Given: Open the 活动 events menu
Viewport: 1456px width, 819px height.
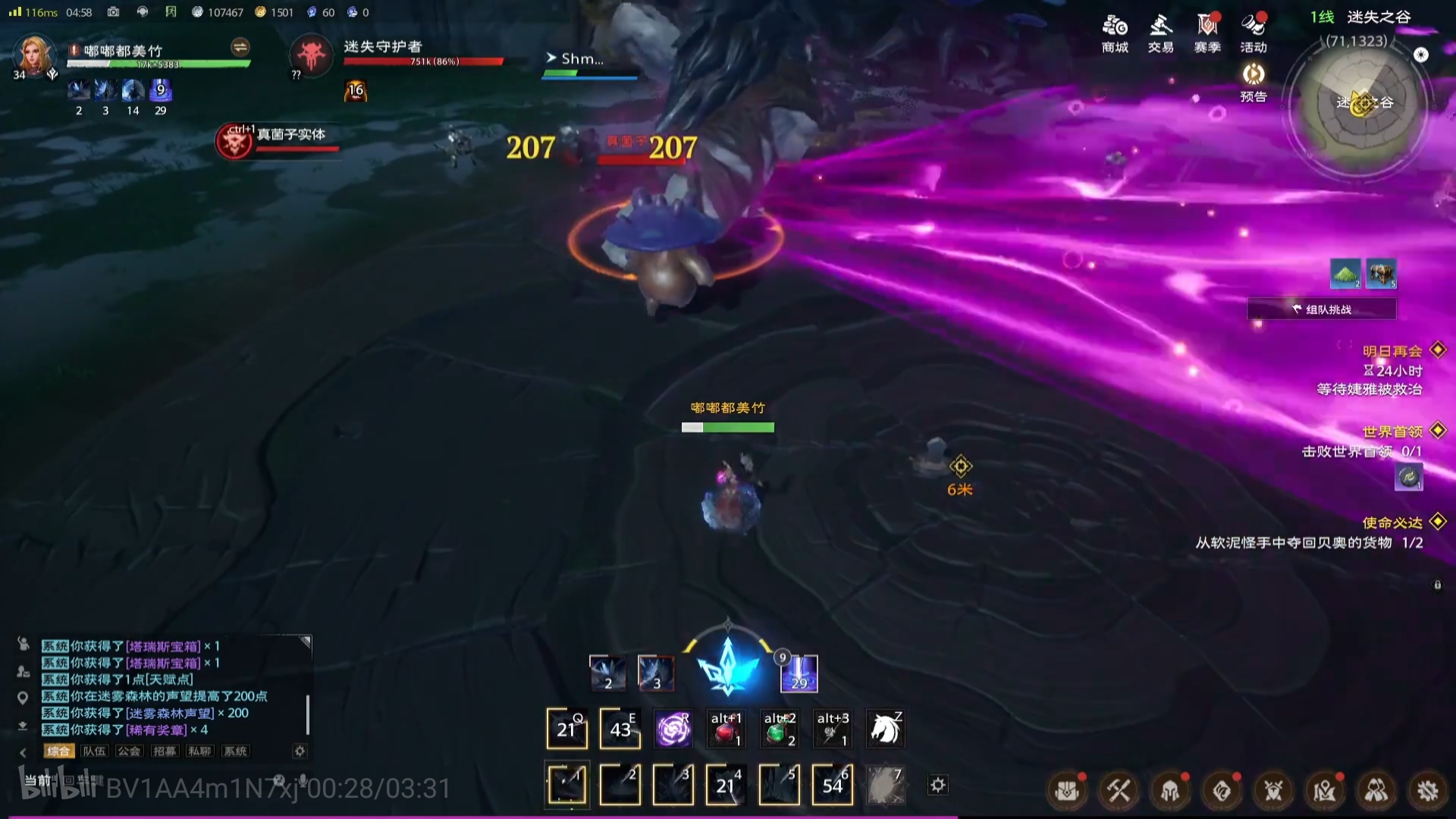Looking at the screenshot, I should coord(1254,33).
